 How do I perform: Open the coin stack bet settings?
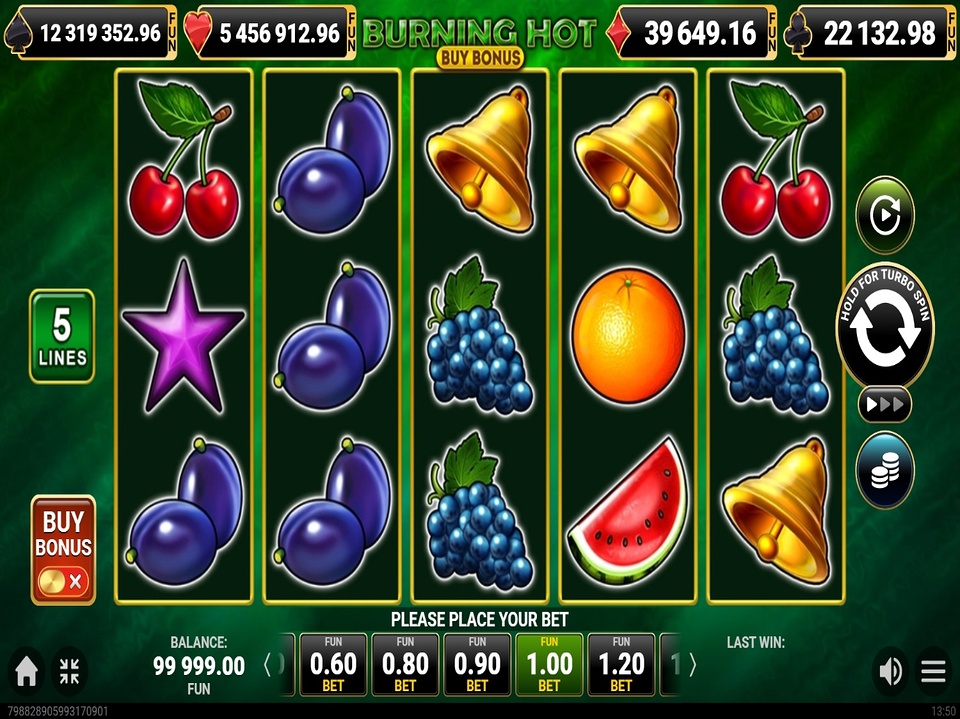coord(885,469)
